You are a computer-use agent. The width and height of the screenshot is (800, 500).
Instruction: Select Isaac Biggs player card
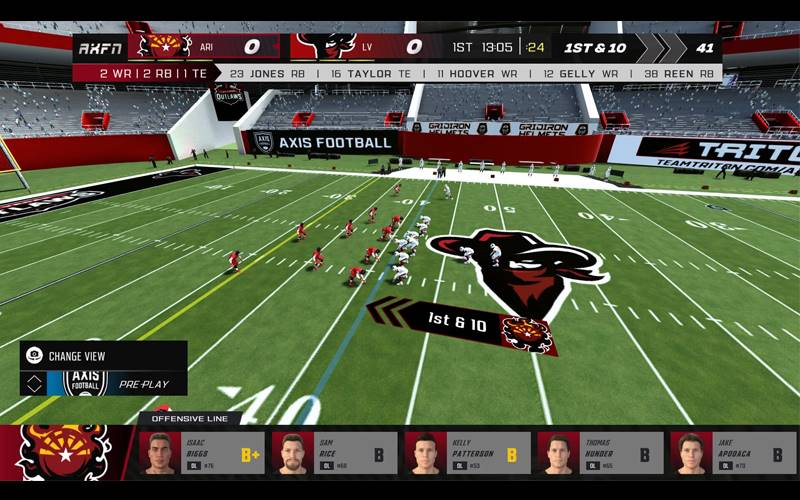202,453
